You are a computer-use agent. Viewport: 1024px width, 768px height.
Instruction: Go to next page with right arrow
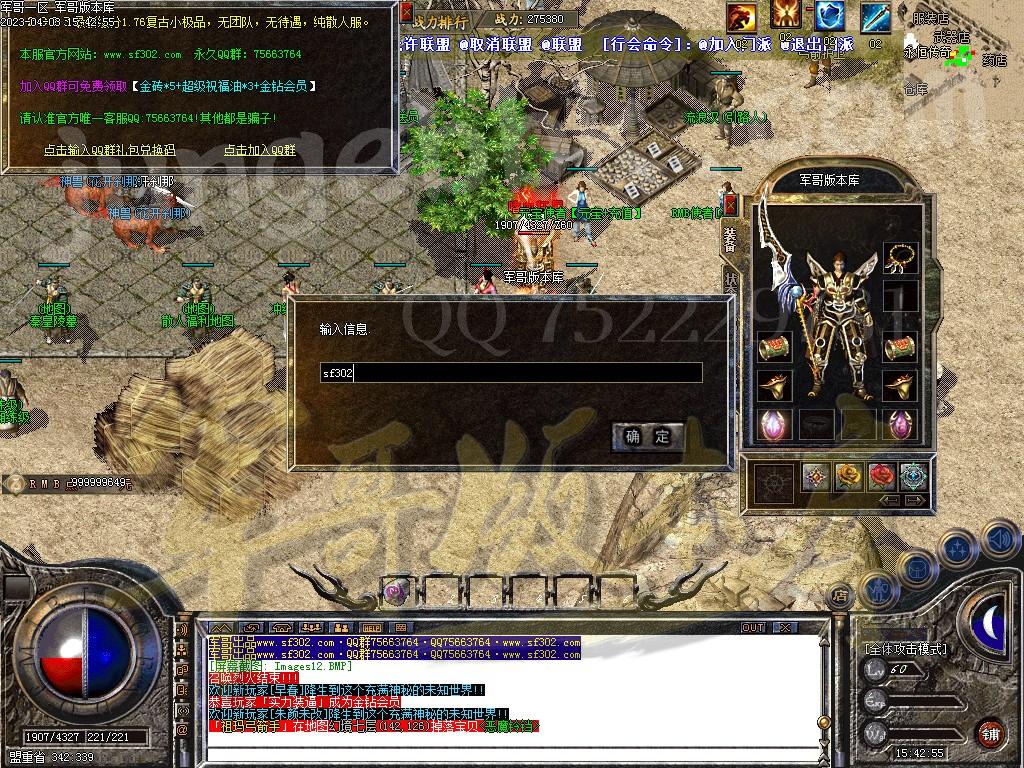(x=915, y=500)
